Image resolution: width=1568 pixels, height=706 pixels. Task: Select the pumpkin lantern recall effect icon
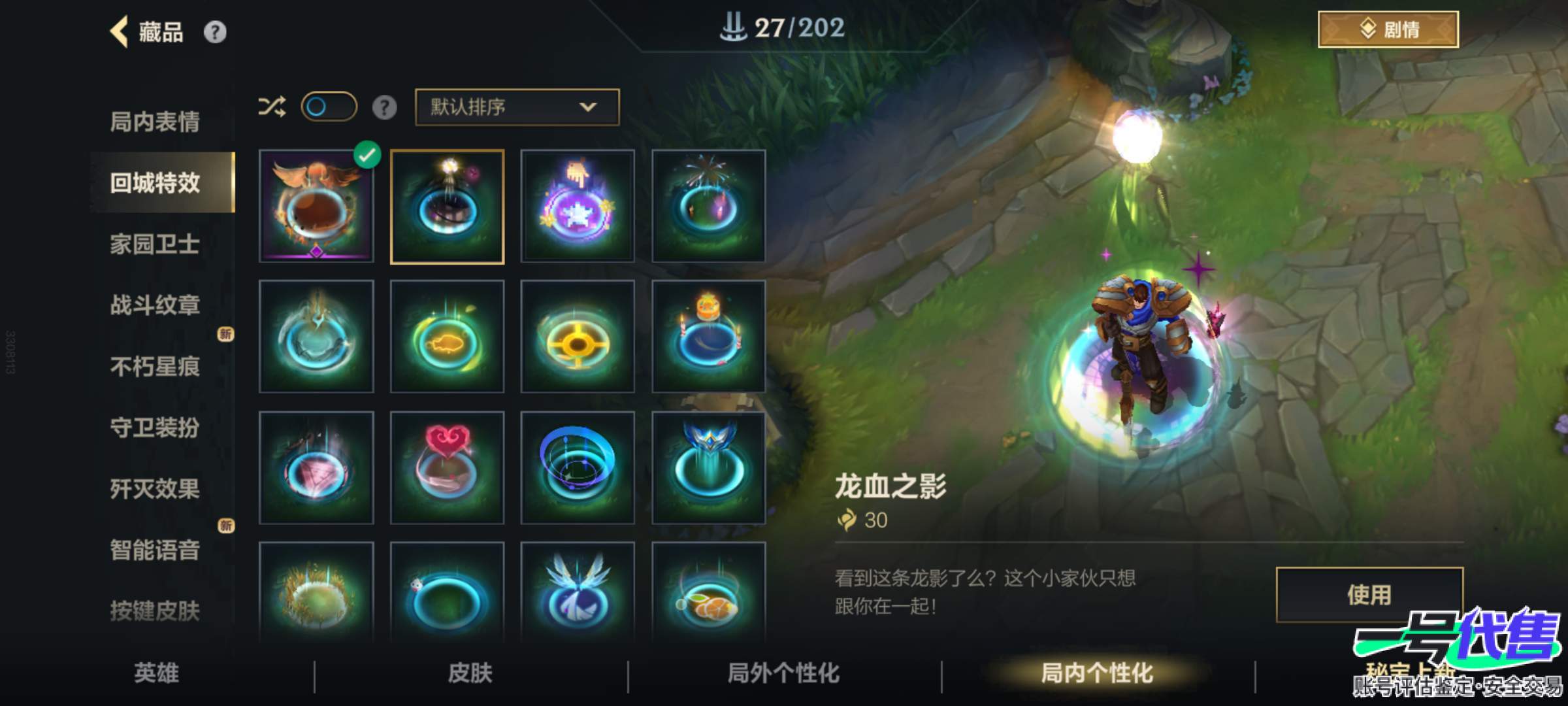point(708,337)
